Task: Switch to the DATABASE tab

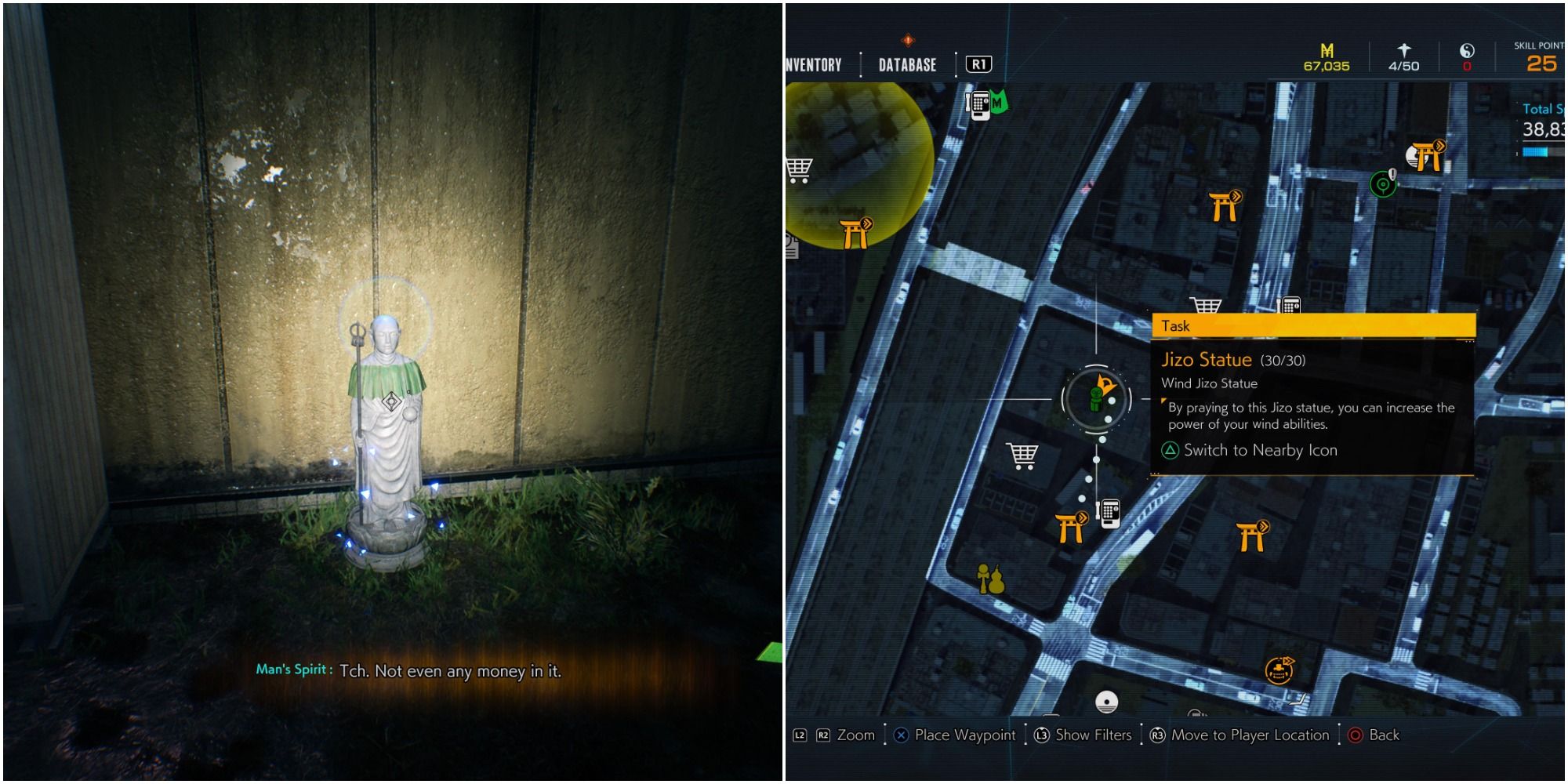Action: (906, 65)
